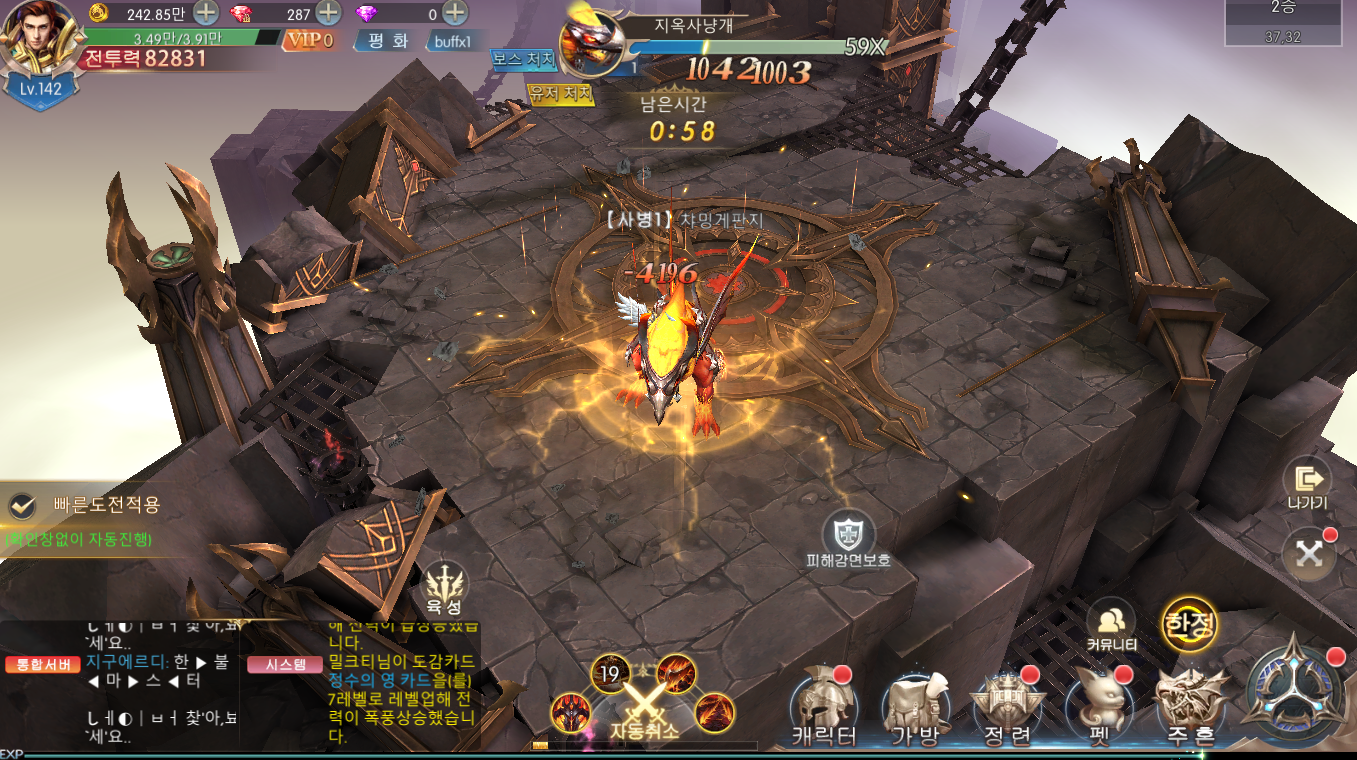Switch to the 유저 처치 tab
This screenshot has width=1357, height=760.
point(561,94)
